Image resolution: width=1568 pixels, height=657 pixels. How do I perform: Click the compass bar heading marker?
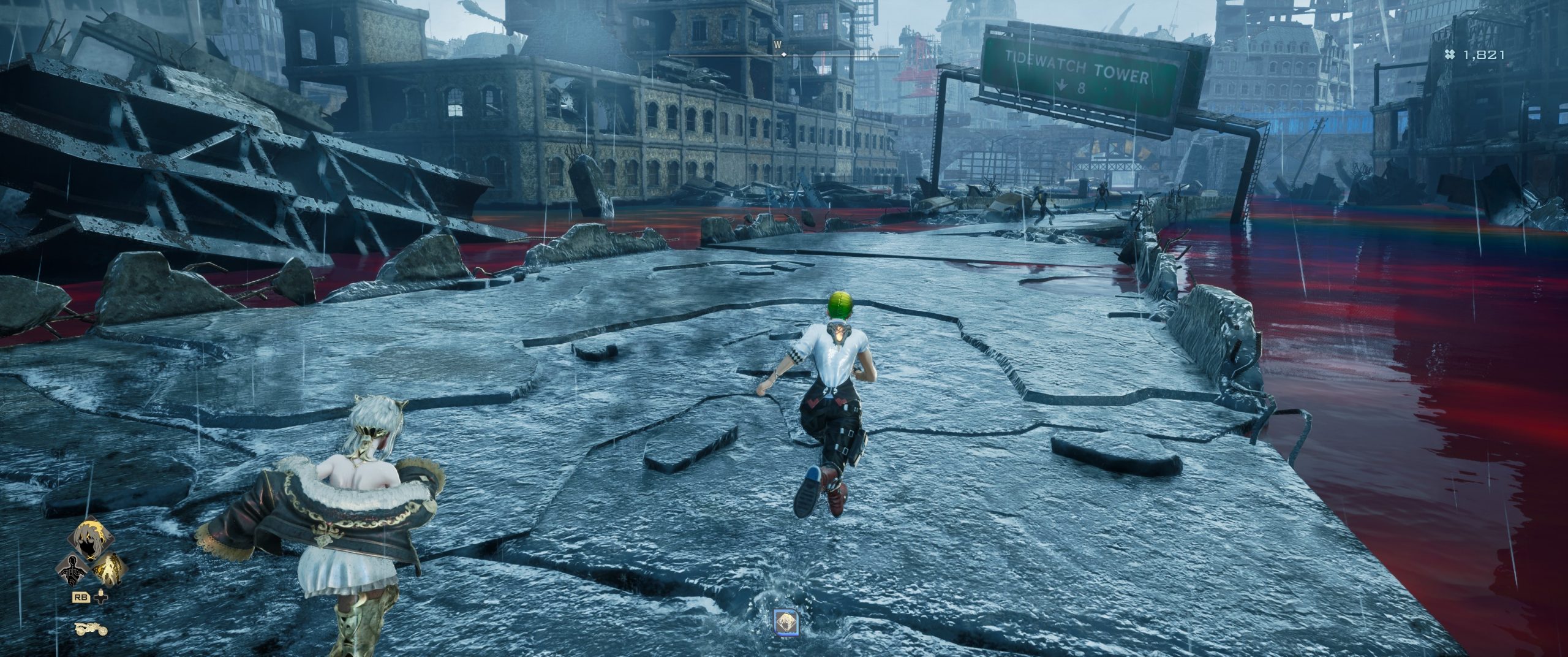coord(783,55)
